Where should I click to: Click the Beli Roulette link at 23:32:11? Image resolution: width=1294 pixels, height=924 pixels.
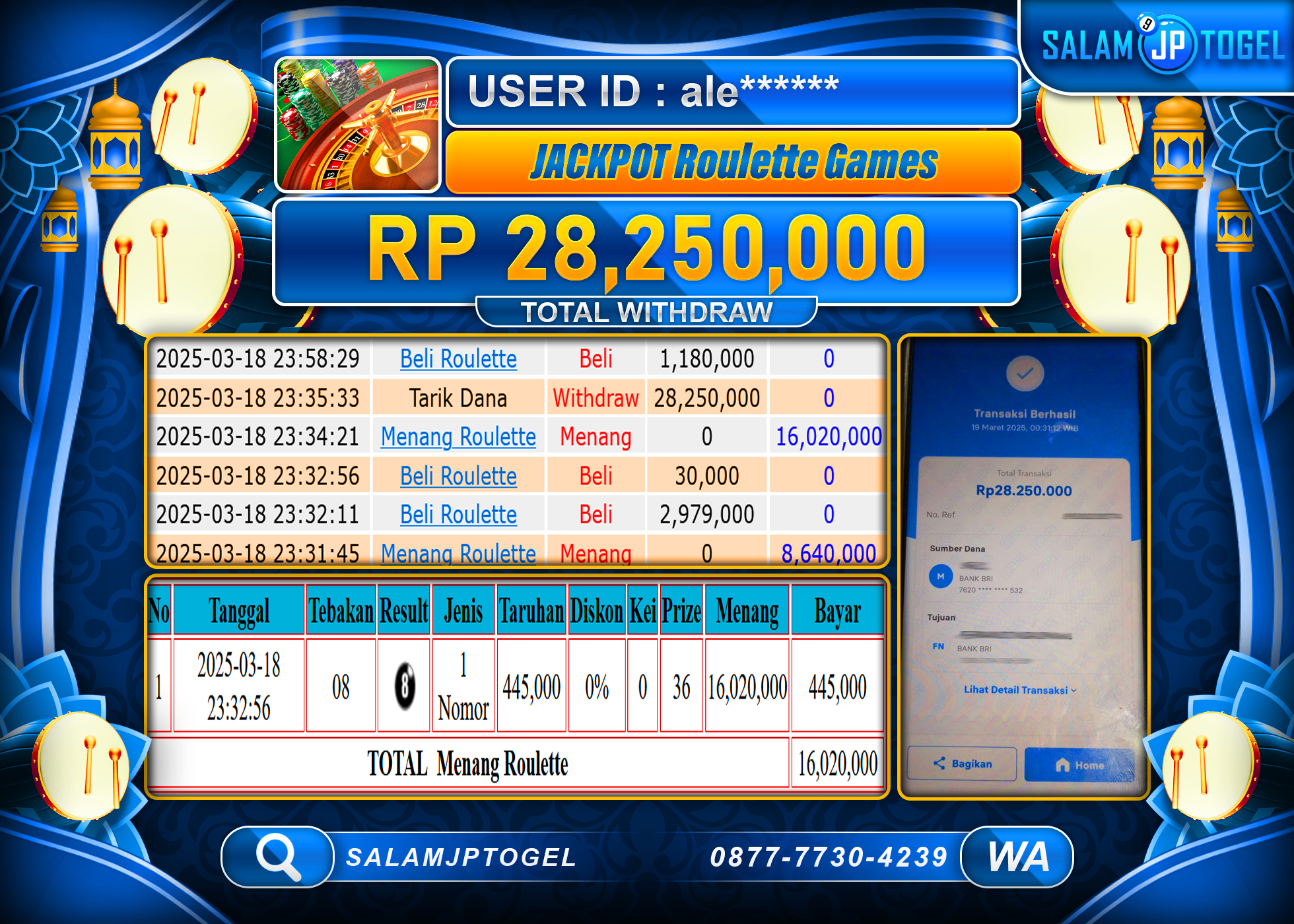tap(458, 514)
